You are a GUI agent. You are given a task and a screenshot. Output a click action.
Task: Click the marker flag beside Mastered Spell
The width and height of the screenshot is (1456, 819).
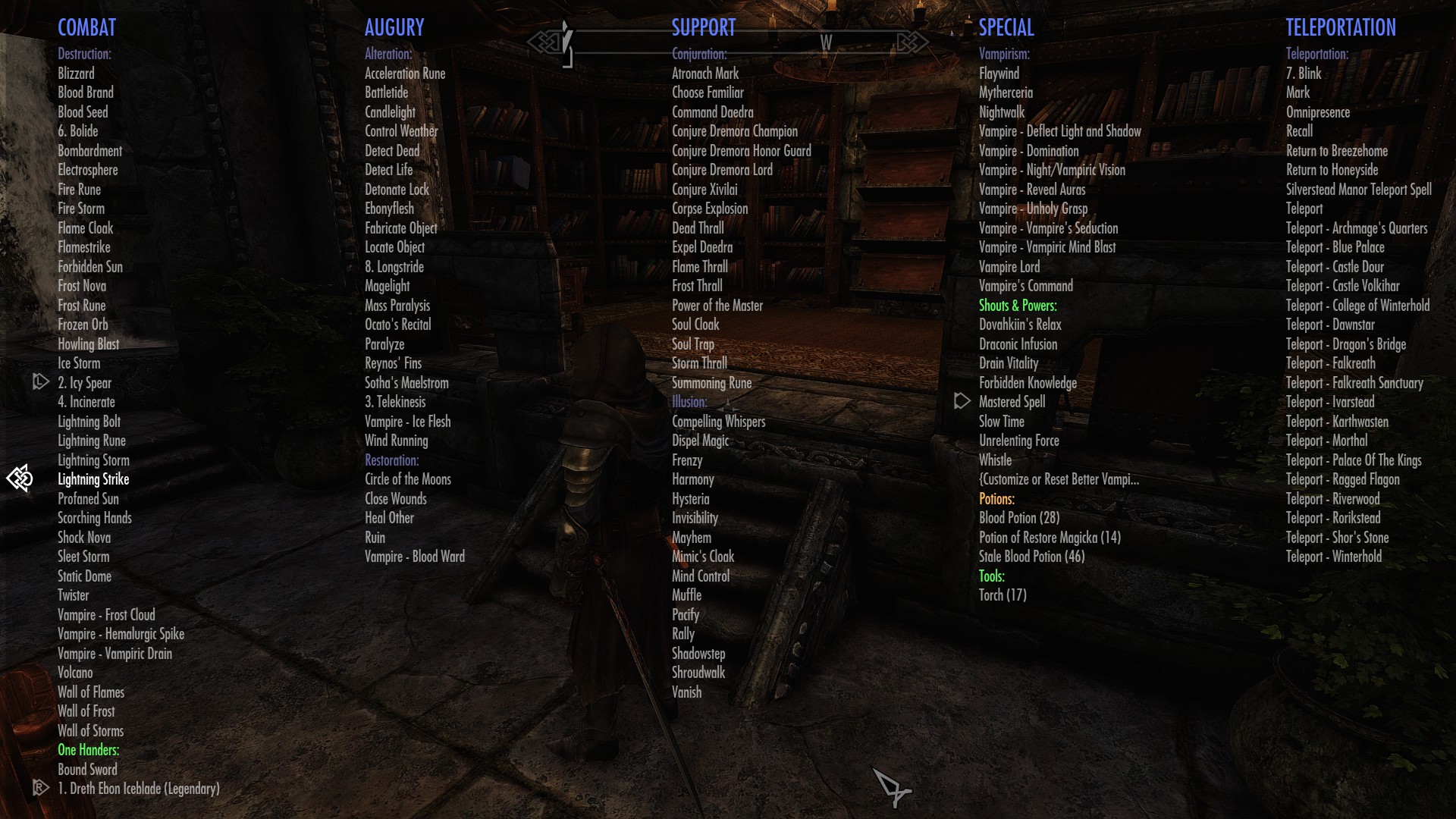click(x=962, y=401)
